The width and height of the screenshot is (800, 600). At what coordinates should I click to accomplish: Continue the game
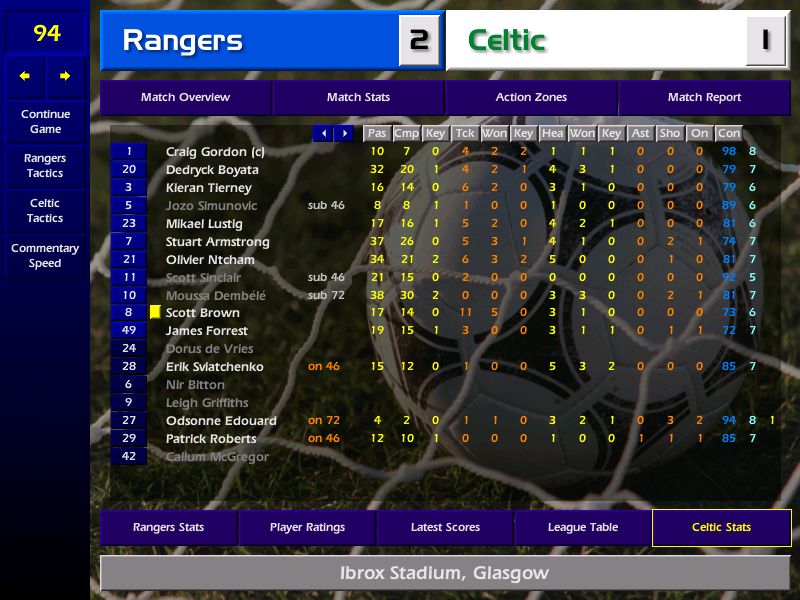(45, 121)
